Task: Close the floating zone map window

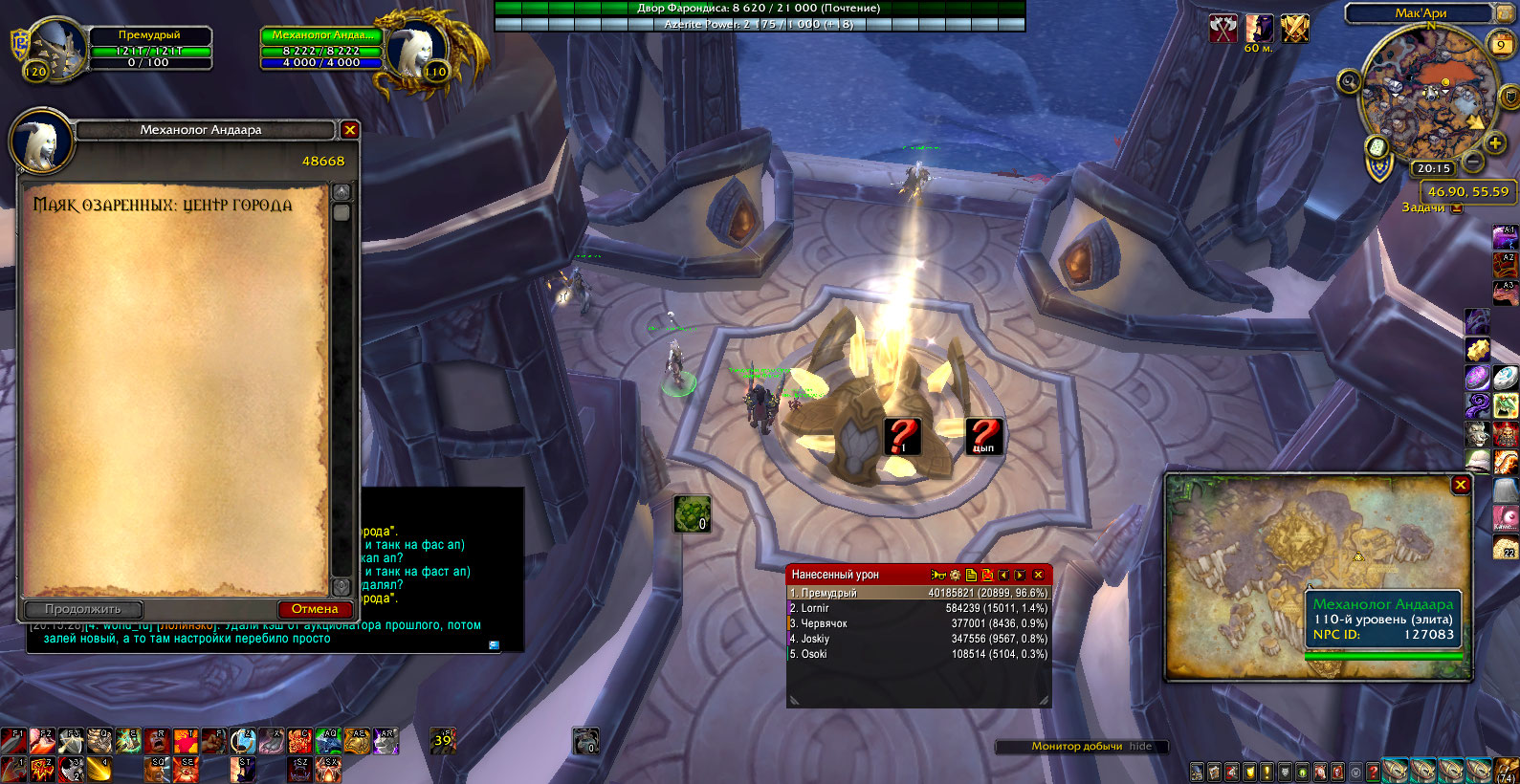Action: click(x=1460, y=485)
